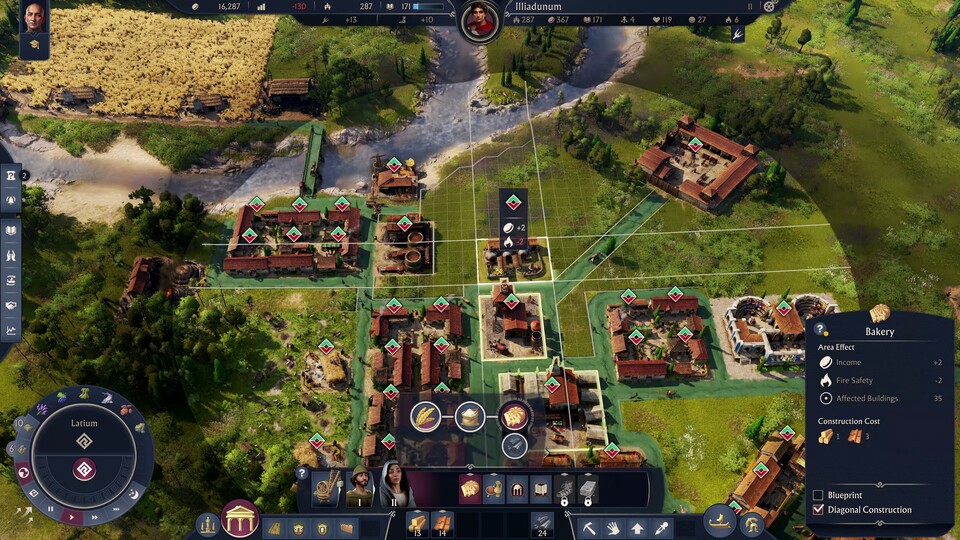Open the governor portrait at top center

pos(481,20)
